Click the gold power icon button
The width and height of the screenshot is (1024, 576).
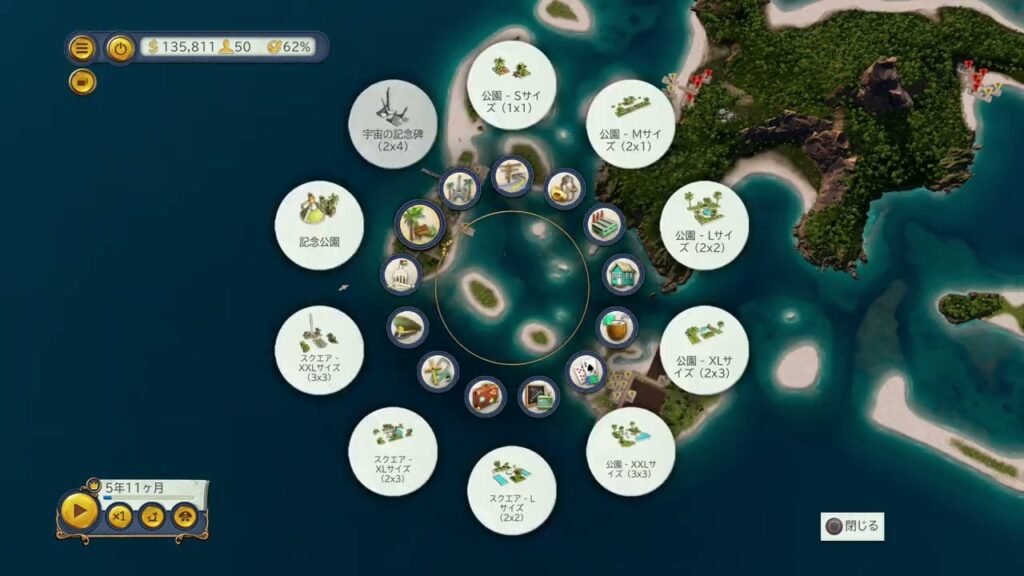121,47
